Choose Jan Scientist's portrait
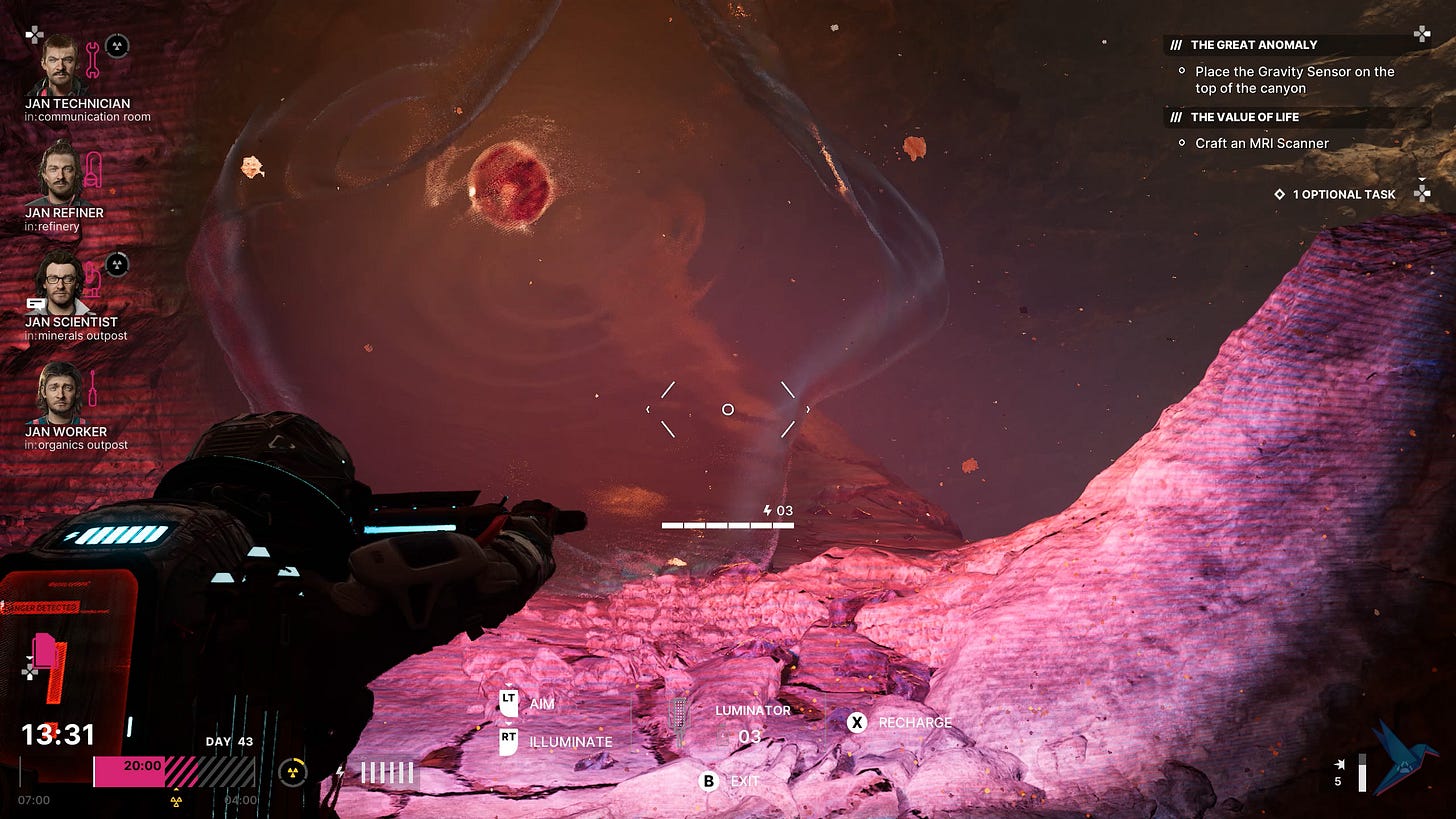 pos(60,283)
